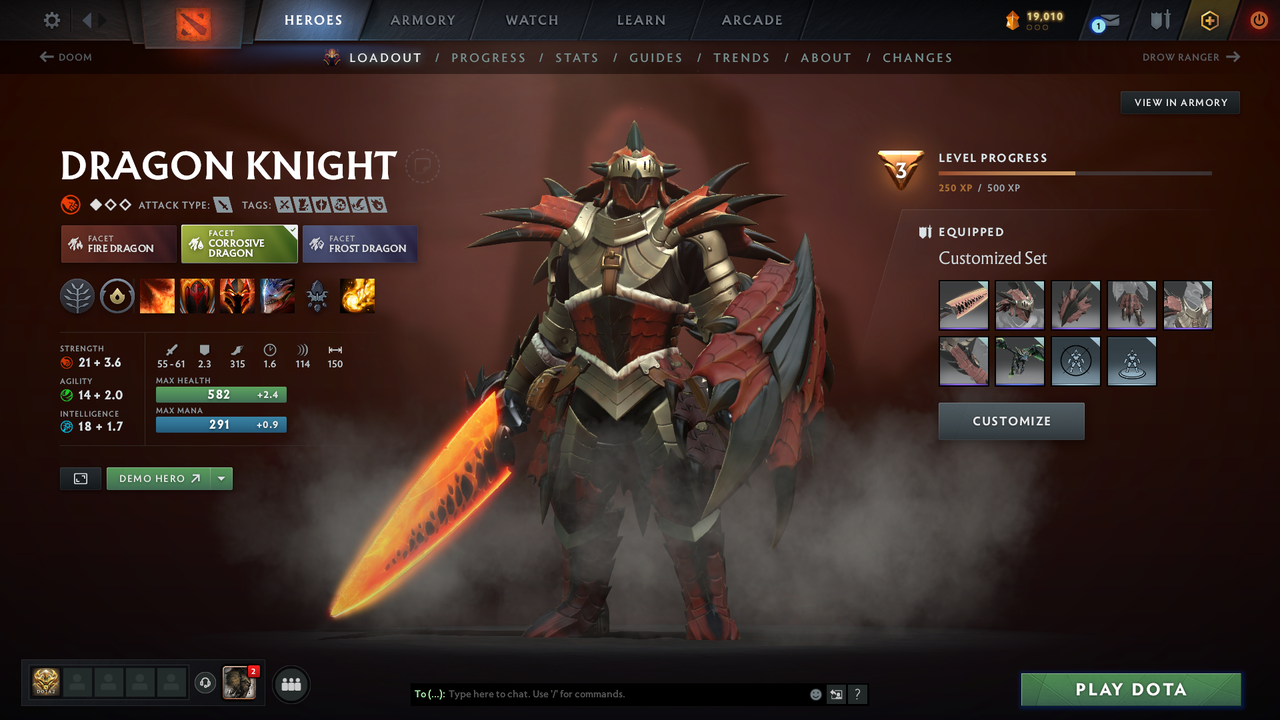
Task: Open the armory shield-and-sword icon
Action: [x=1160, y=19]
